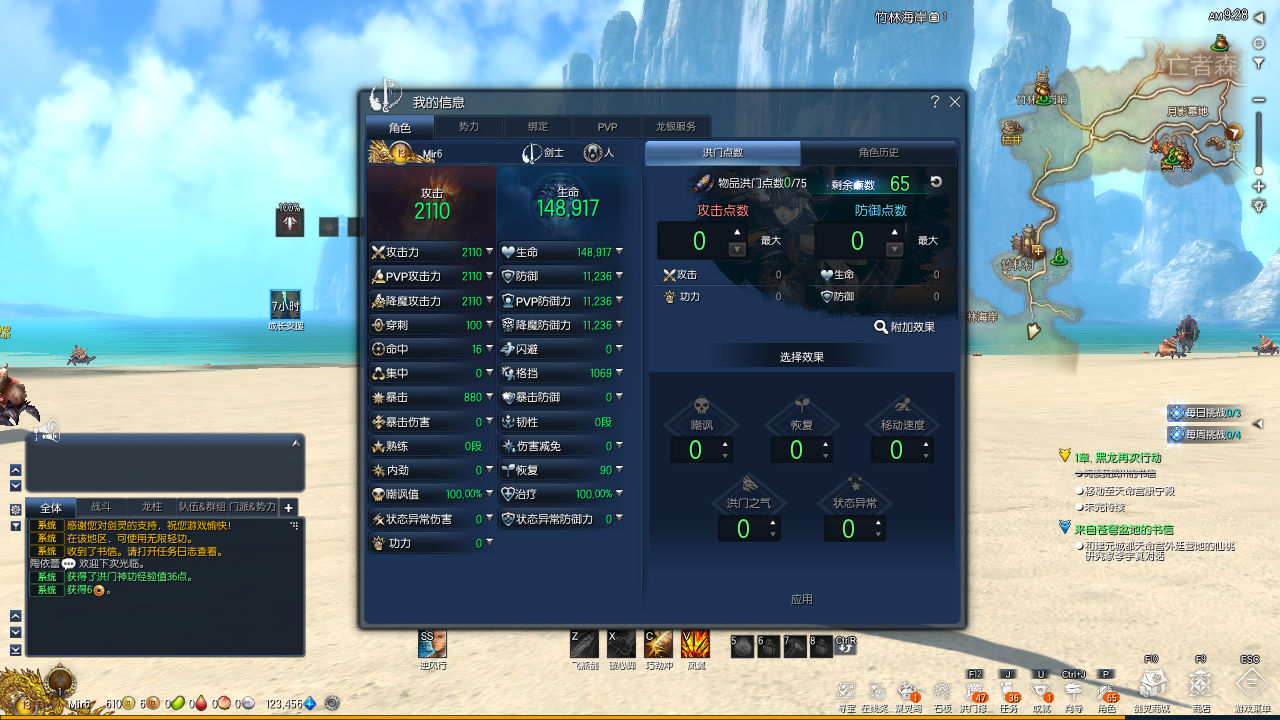The image size is (1280, 720).
Task: Select the 龙银服务 tab
Action: (x=676, y=127)
